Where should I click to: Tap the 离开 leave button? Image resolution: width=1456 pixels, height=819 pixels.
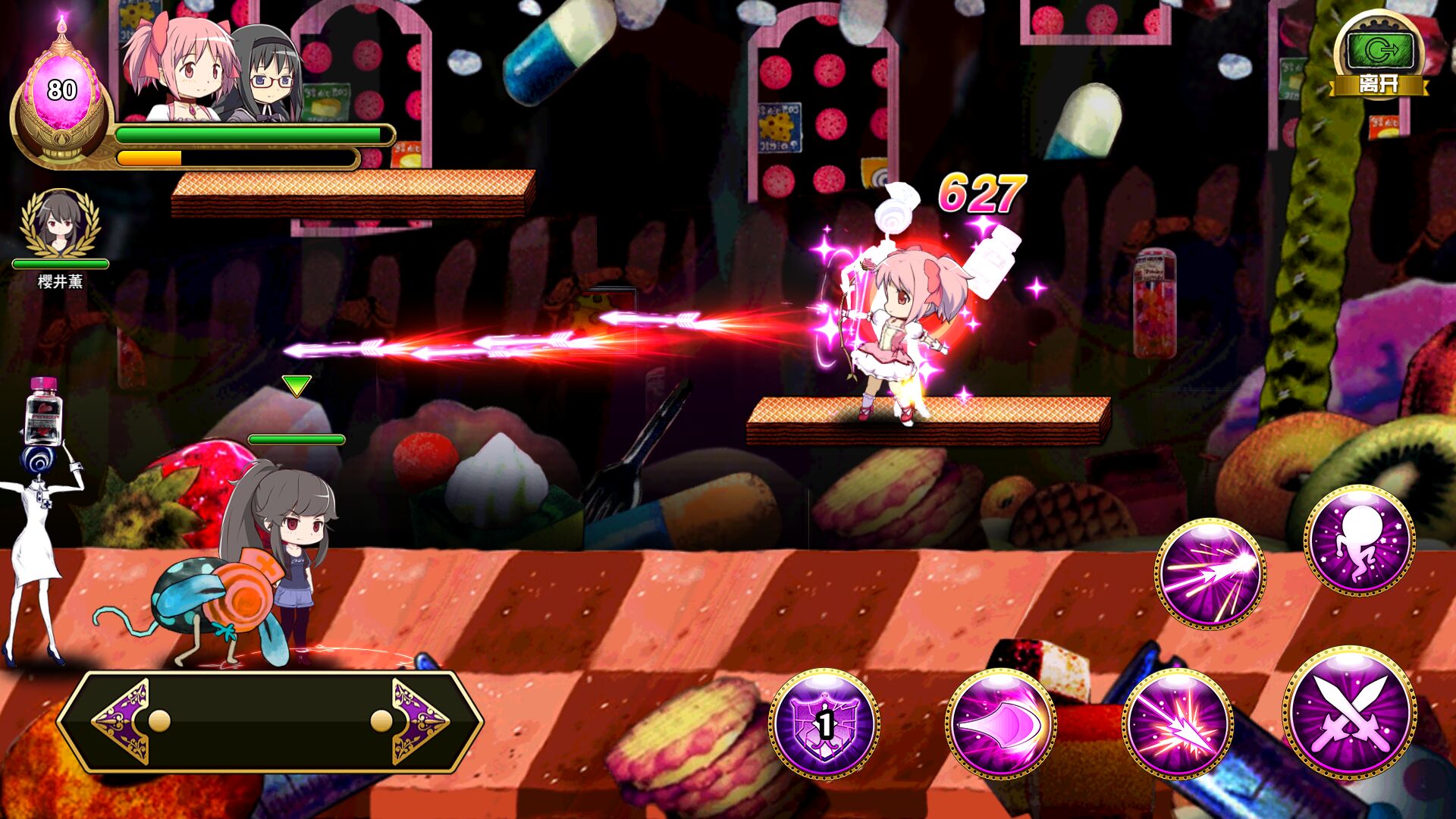click(x=1379, y=58)
